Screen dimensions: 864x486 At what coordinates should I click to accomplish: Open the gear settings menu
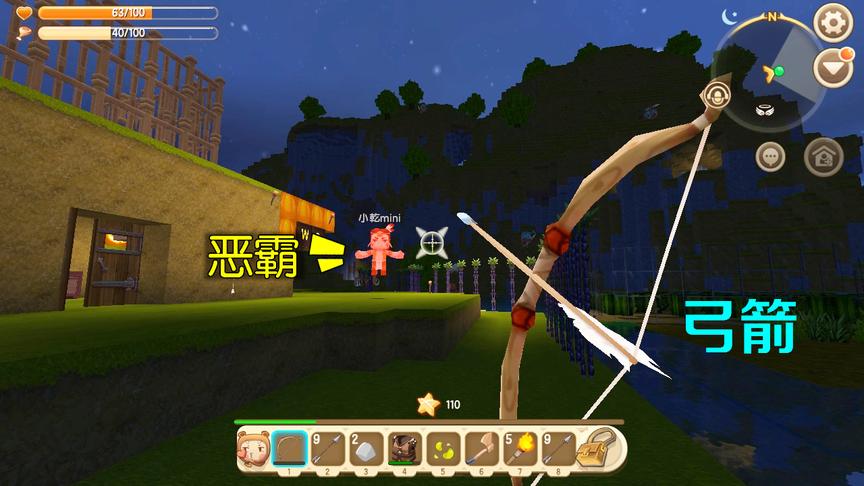(833, 22)
